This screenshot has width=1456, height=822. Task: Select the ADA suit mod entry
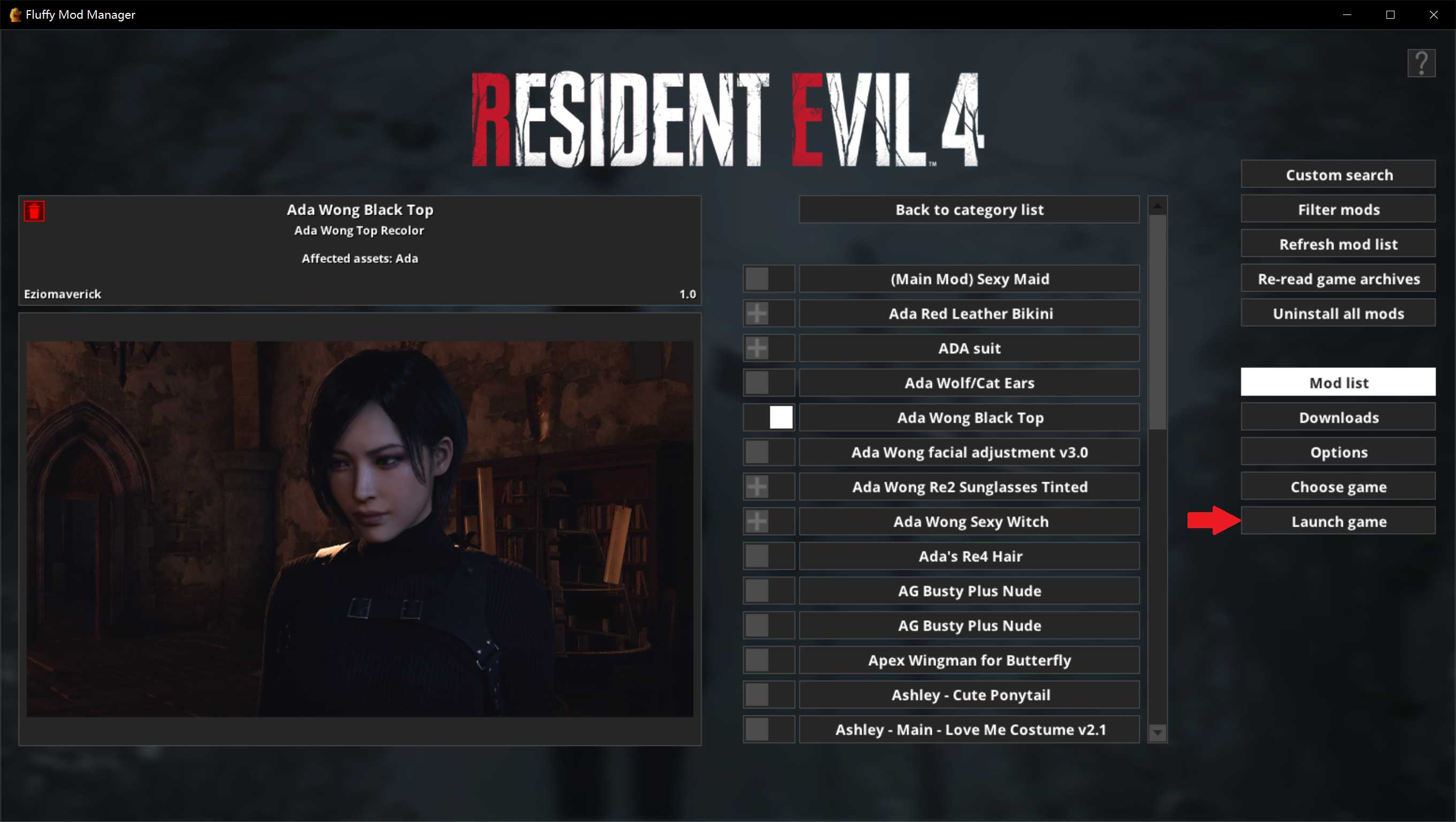969,348
